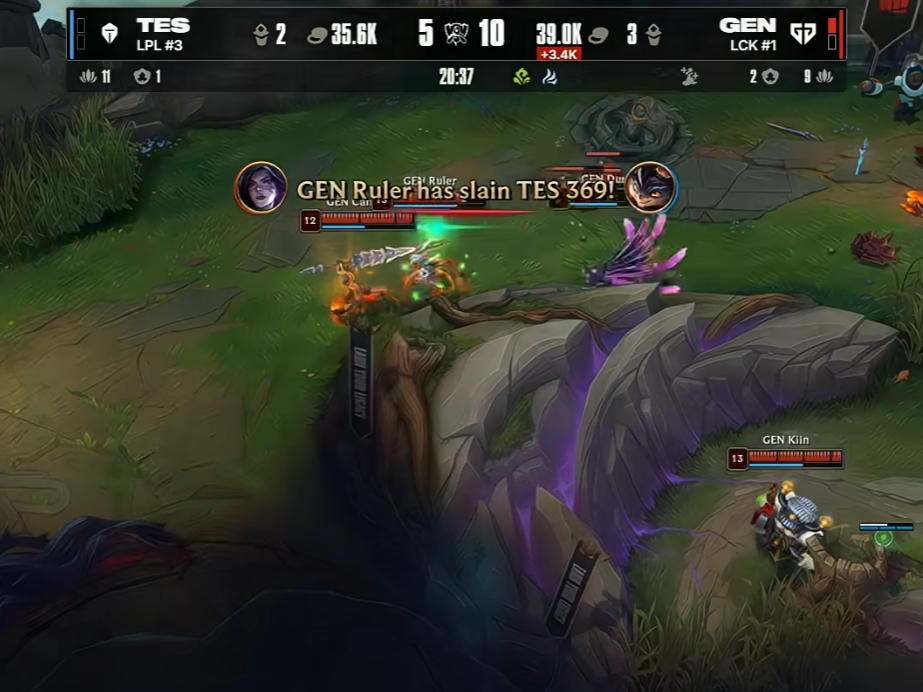The width and height of the screenshot is (923, 692).
Task: Select the blue cloud dragon icon
Action: [549, 76]
